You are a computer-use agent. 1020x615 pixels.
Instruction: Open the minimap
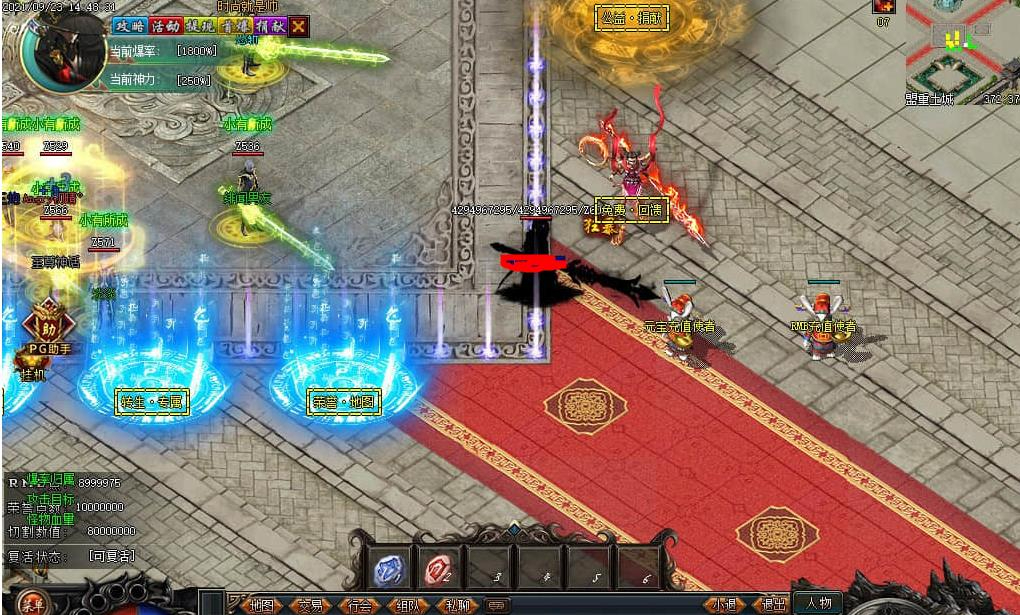tap(961, 48)
